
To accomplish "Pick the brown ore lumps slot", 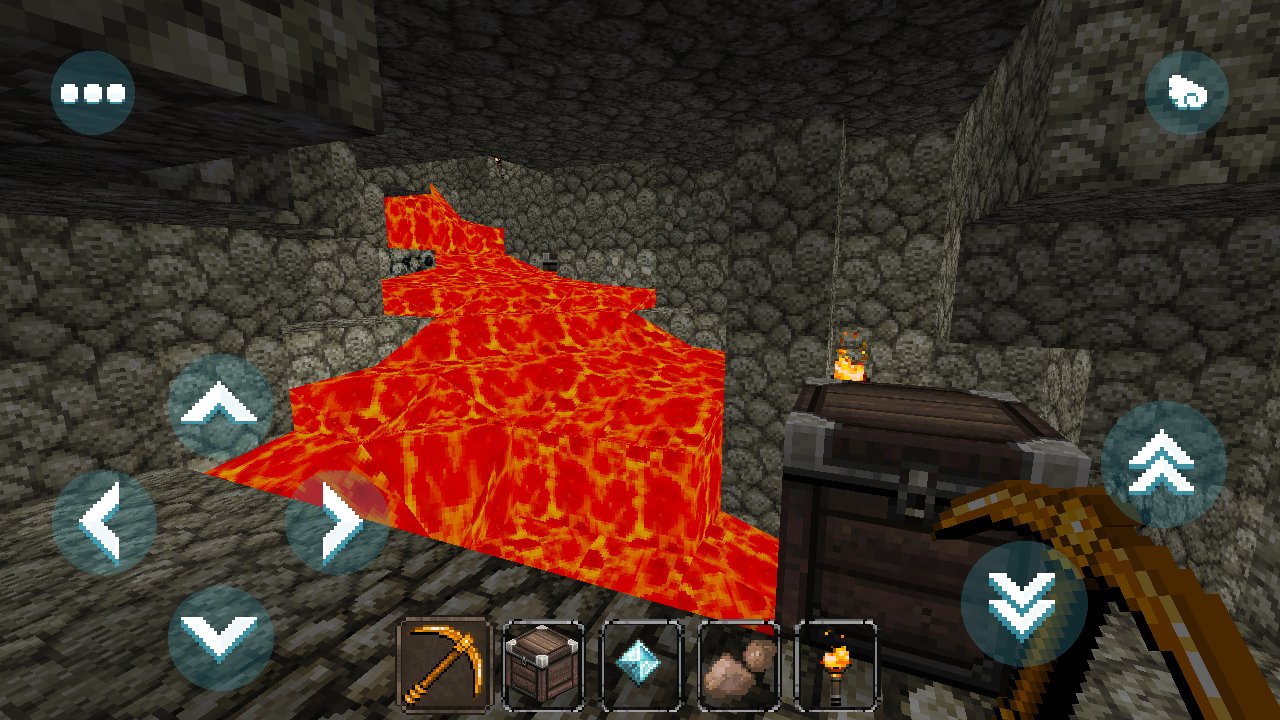I will (x=739, y=665).
